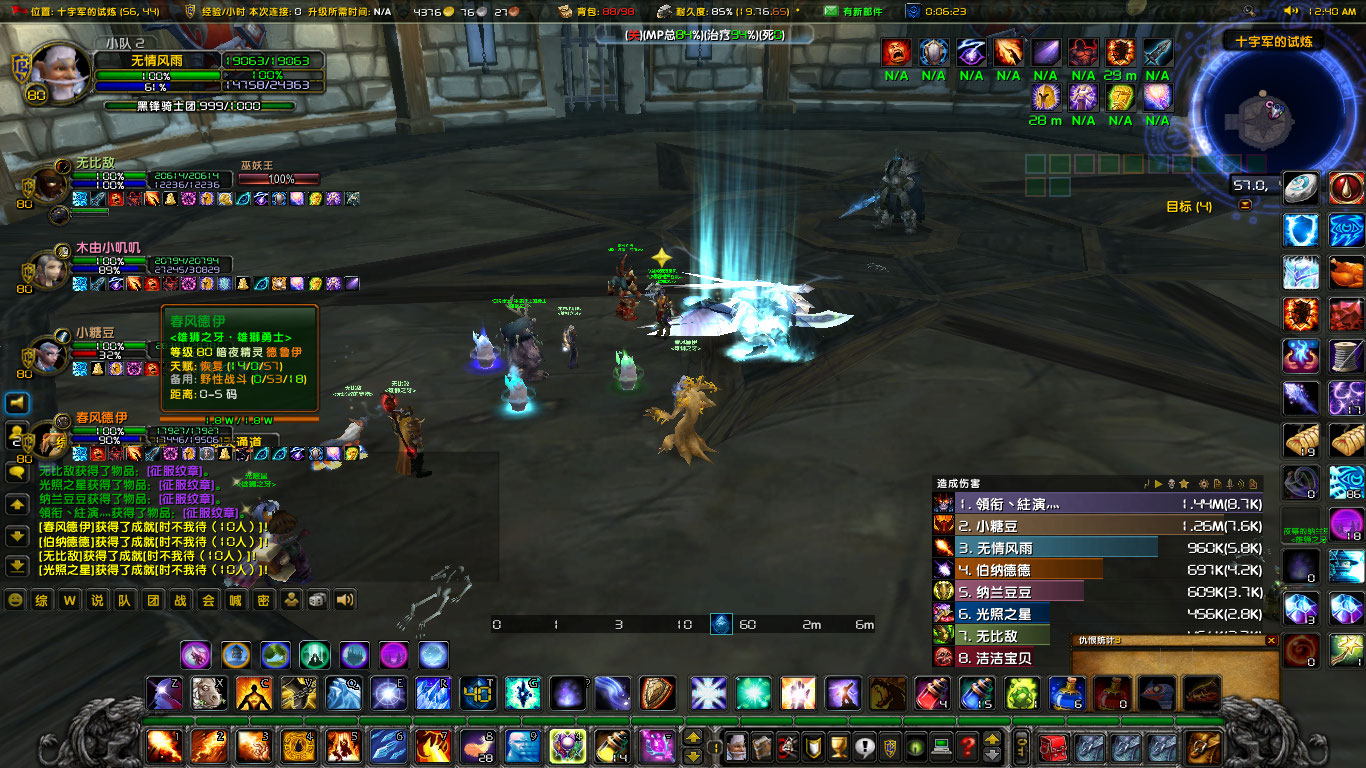
Task: Open Skada mode menu with the play arrow
Action: coord(1158,483)
